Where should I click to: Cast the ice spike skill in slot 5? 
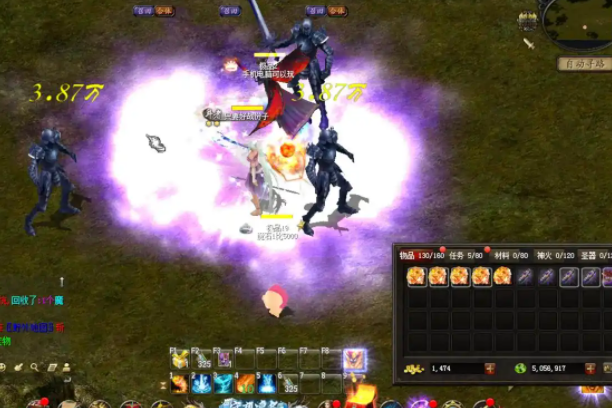pyautogui.click(x=267, y=383)
